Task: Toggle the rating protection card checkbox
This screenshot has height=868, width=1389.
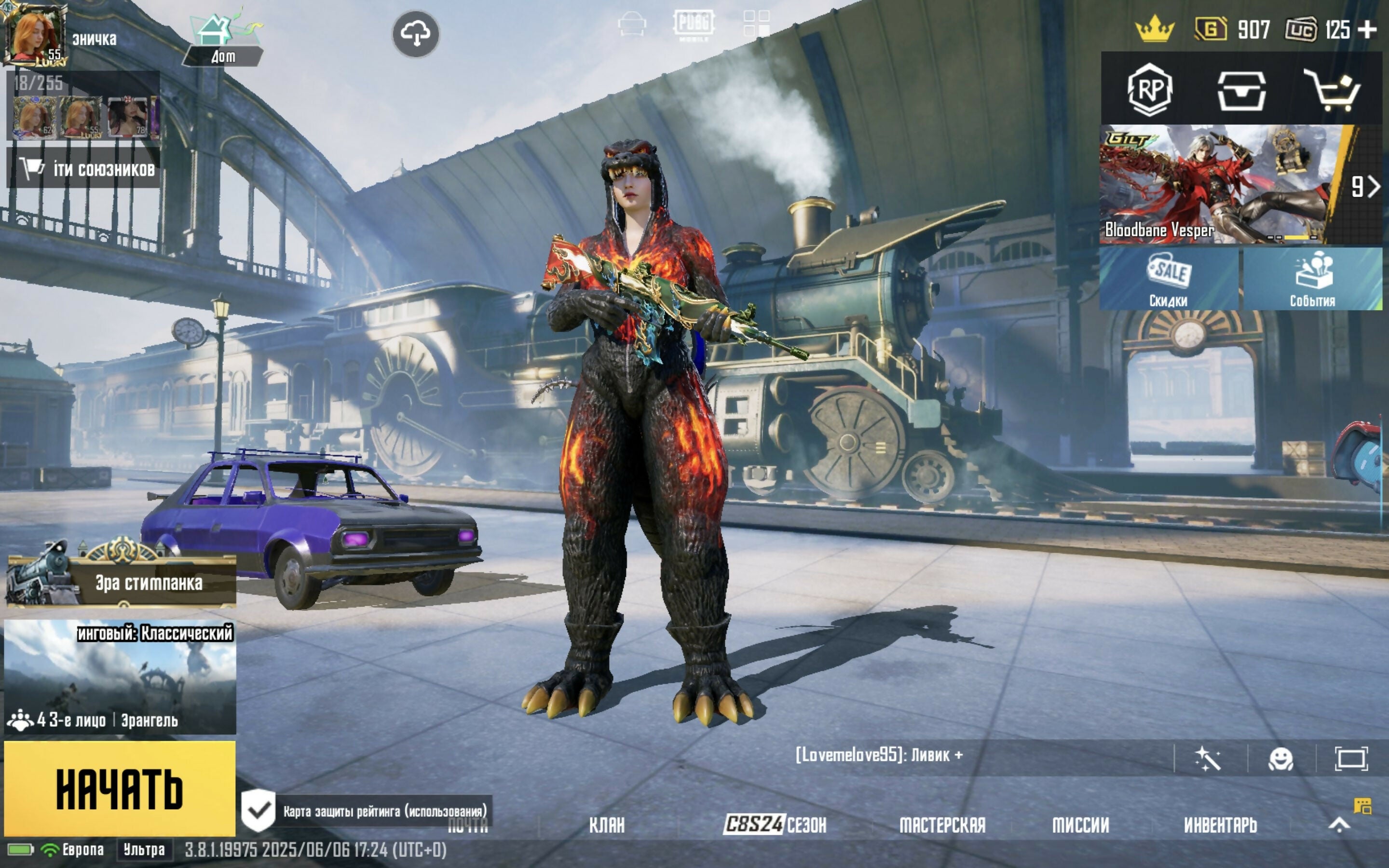Action: pos(259,811)
